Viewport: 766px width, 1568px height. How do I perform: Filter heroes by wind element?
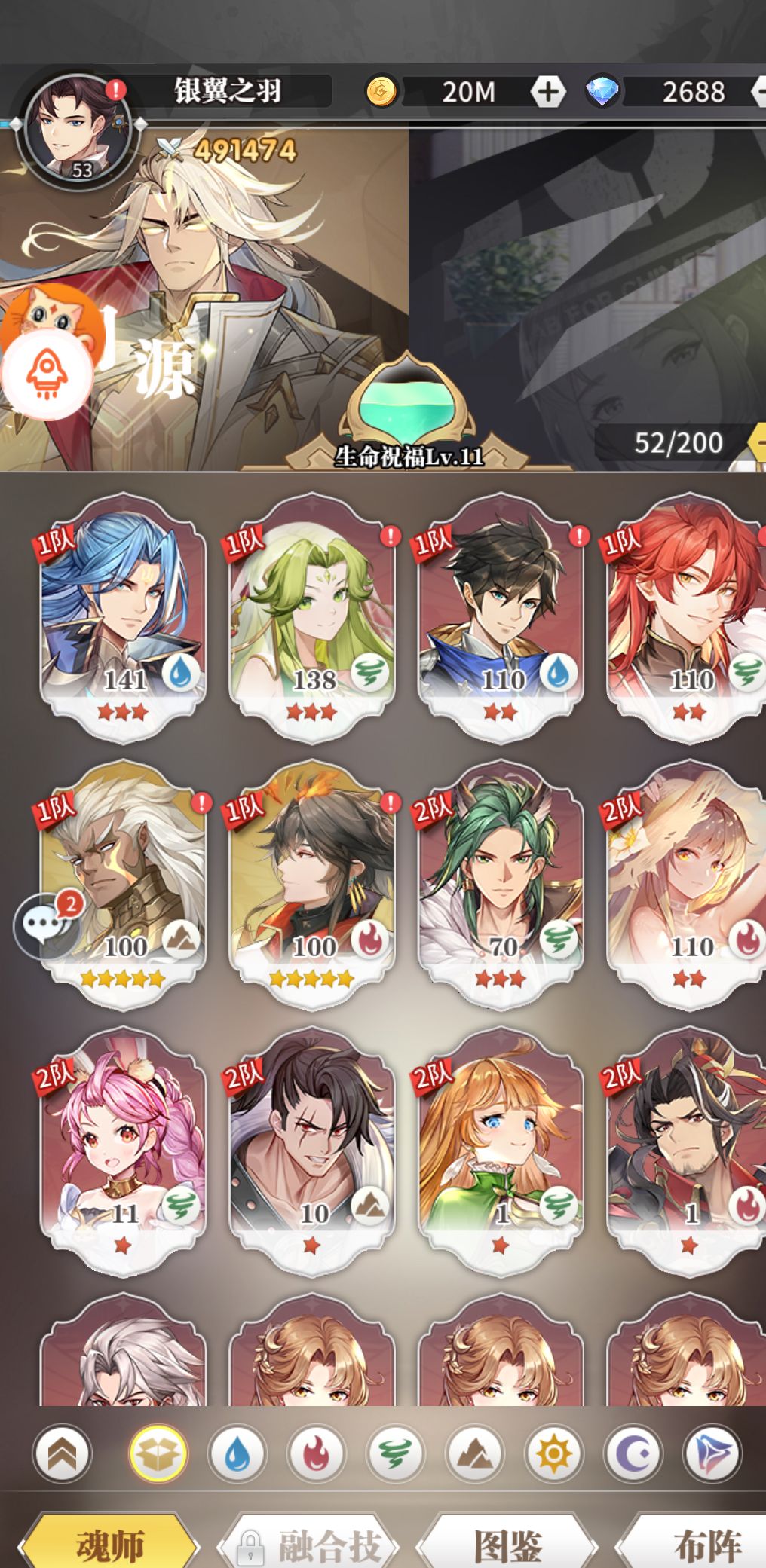(x=394, y=1453)
